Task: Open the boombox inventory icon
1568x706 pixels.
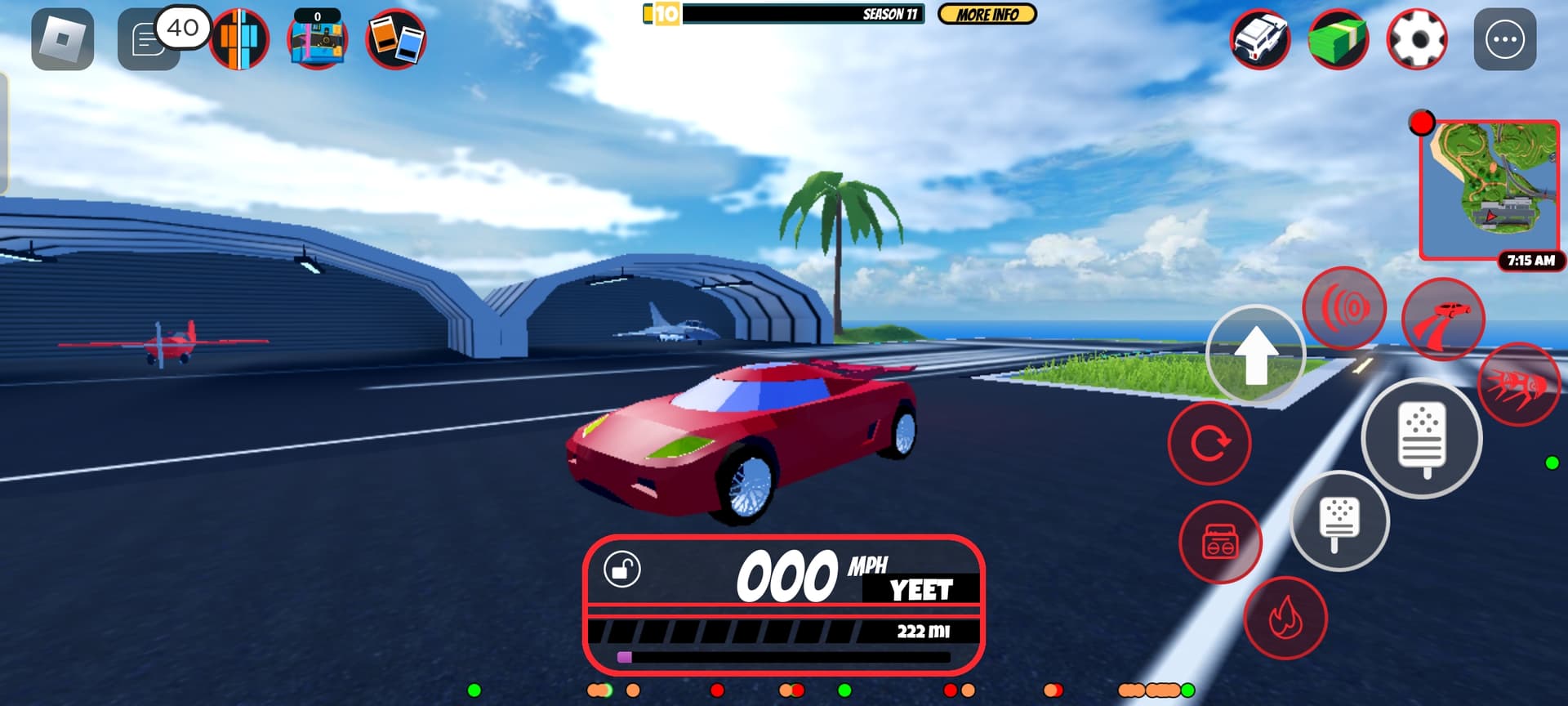Action: [x=318, y=39]
